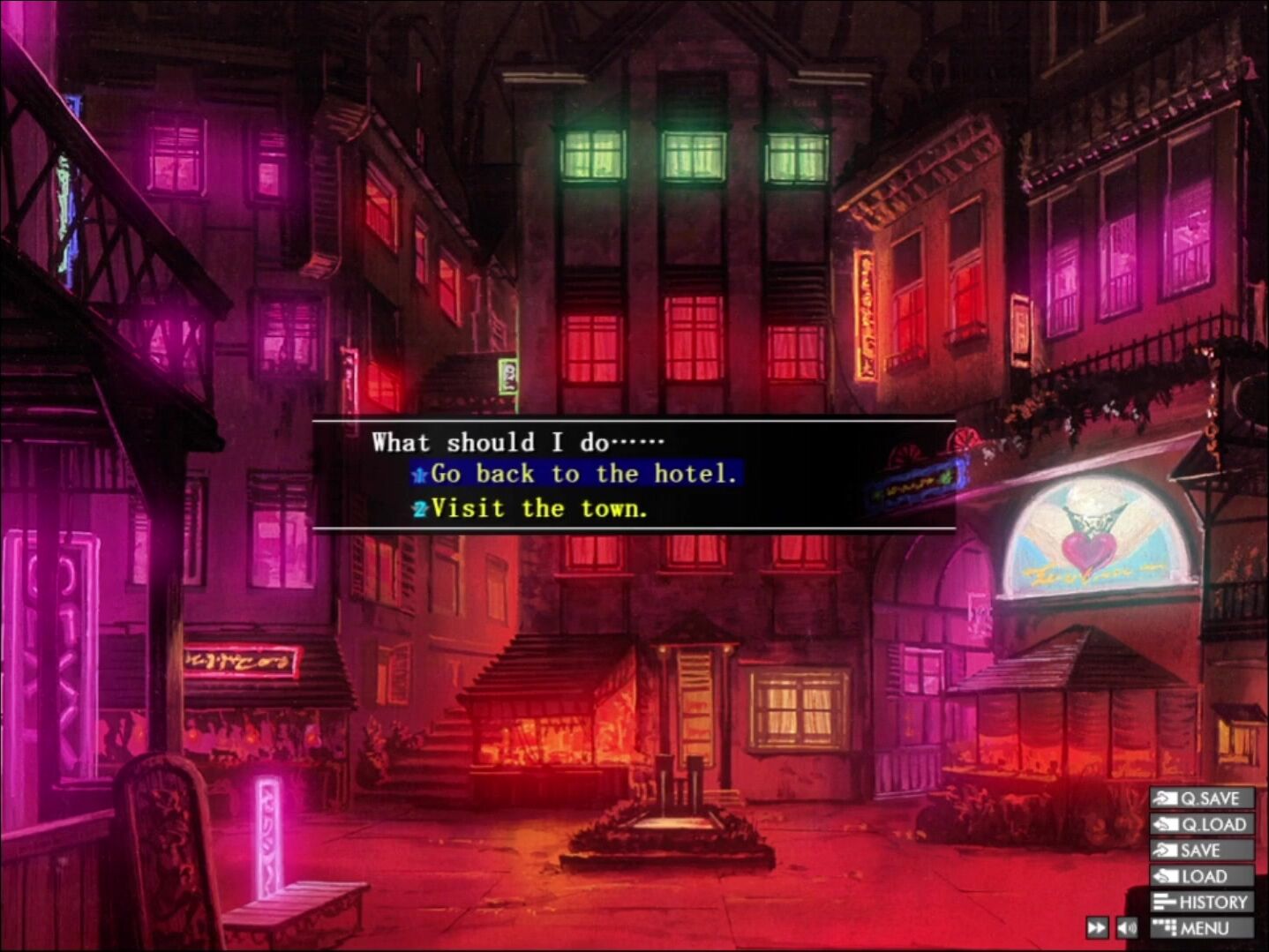This screenshot has height=952, width=1269.
Task: Show the text HISTORY log
Action: coord(1202,902)
